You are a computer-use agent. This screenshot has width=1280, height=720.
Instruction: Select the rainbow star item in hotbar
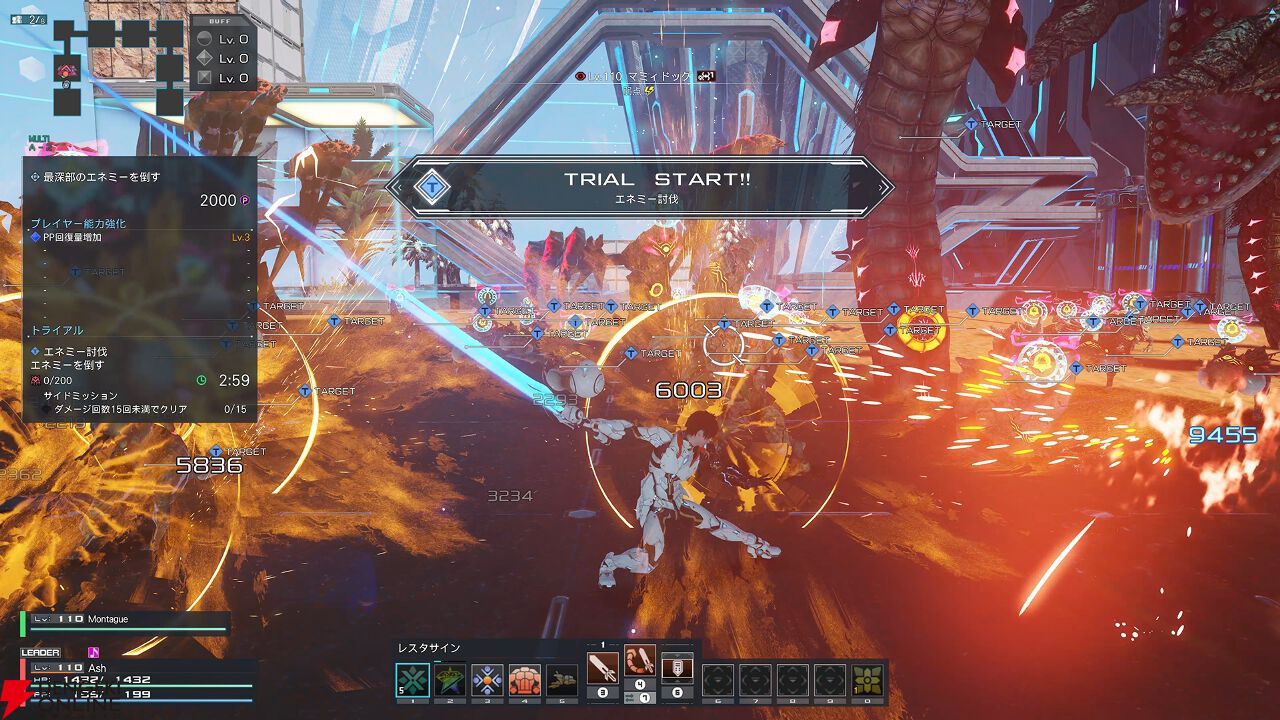pyautogui.click(x=449, y=681)
